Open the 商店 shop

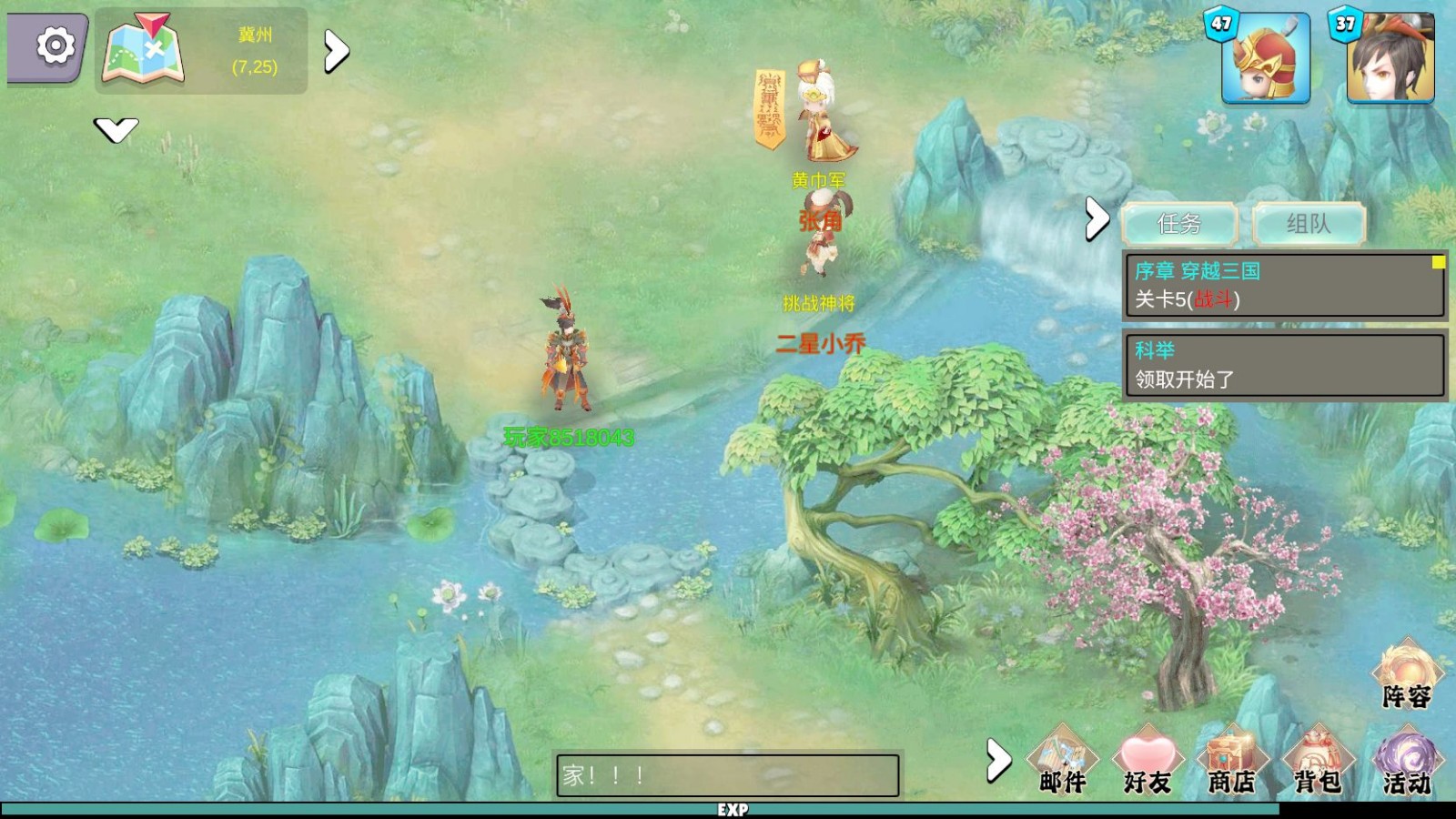(x=1232, y=761)
